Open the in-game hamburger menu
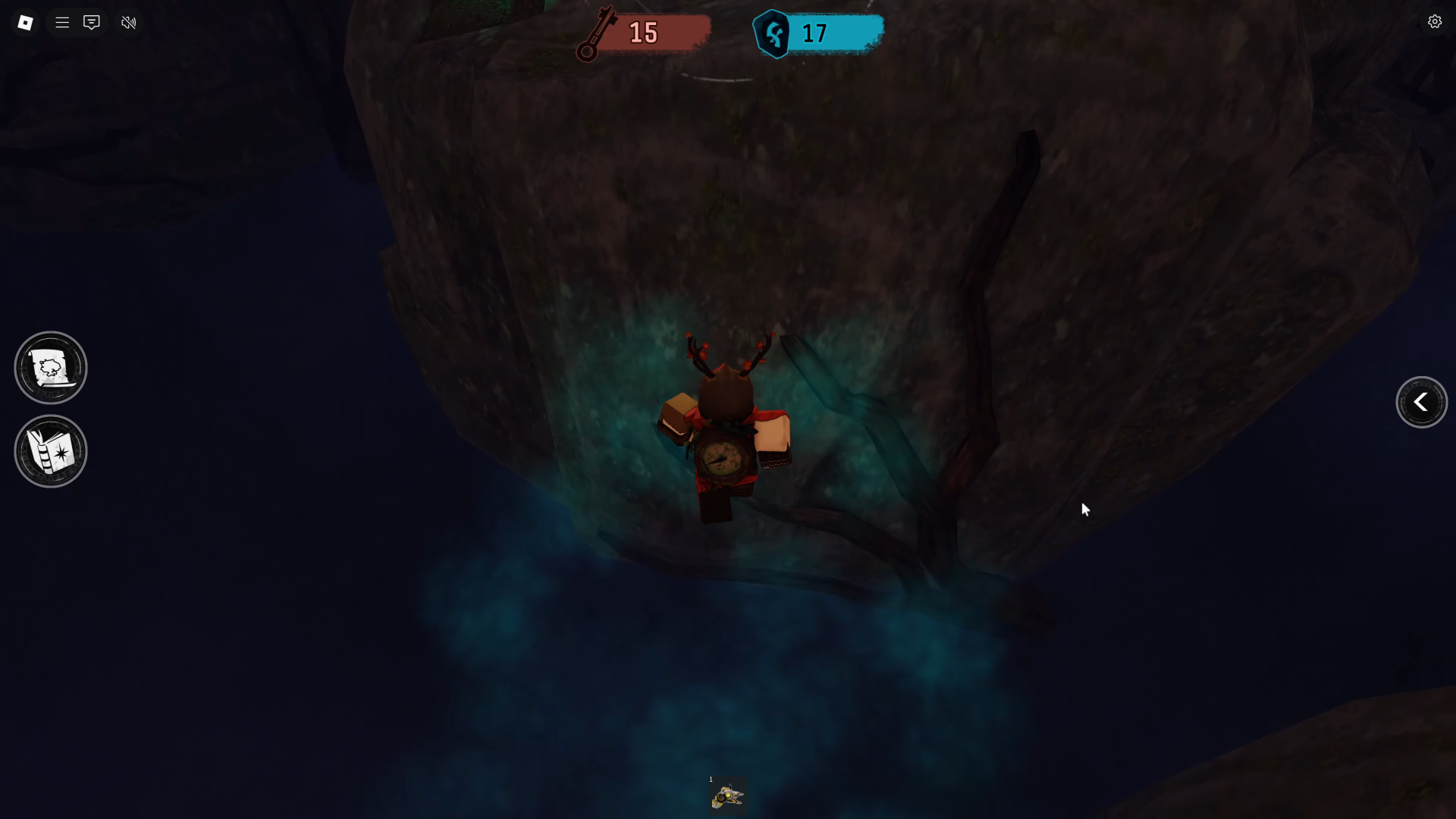 point(62,22)
